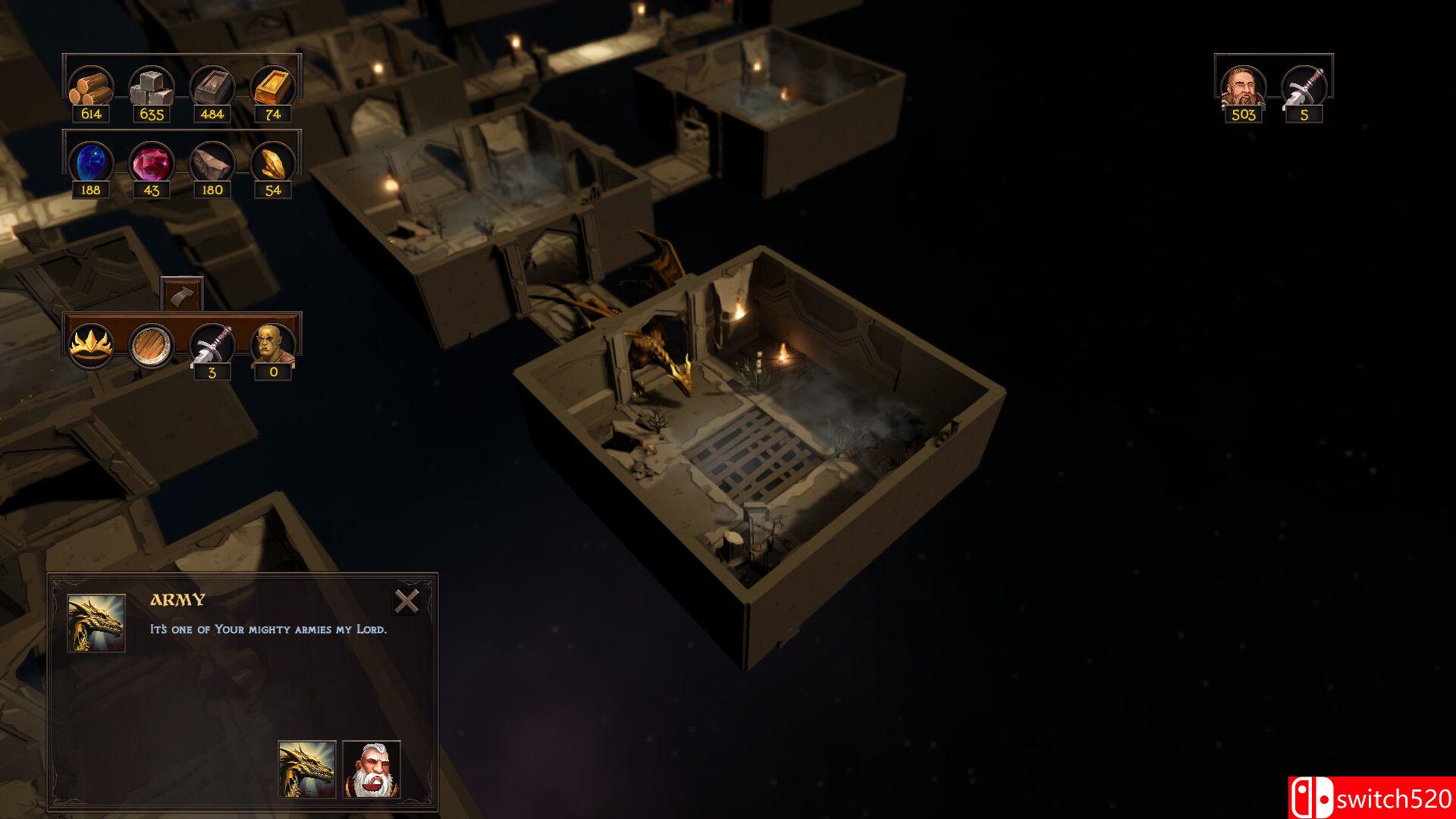Select the amber crystal resource icon
This screenshot has height=819, width=1456.
click(273, 163)
